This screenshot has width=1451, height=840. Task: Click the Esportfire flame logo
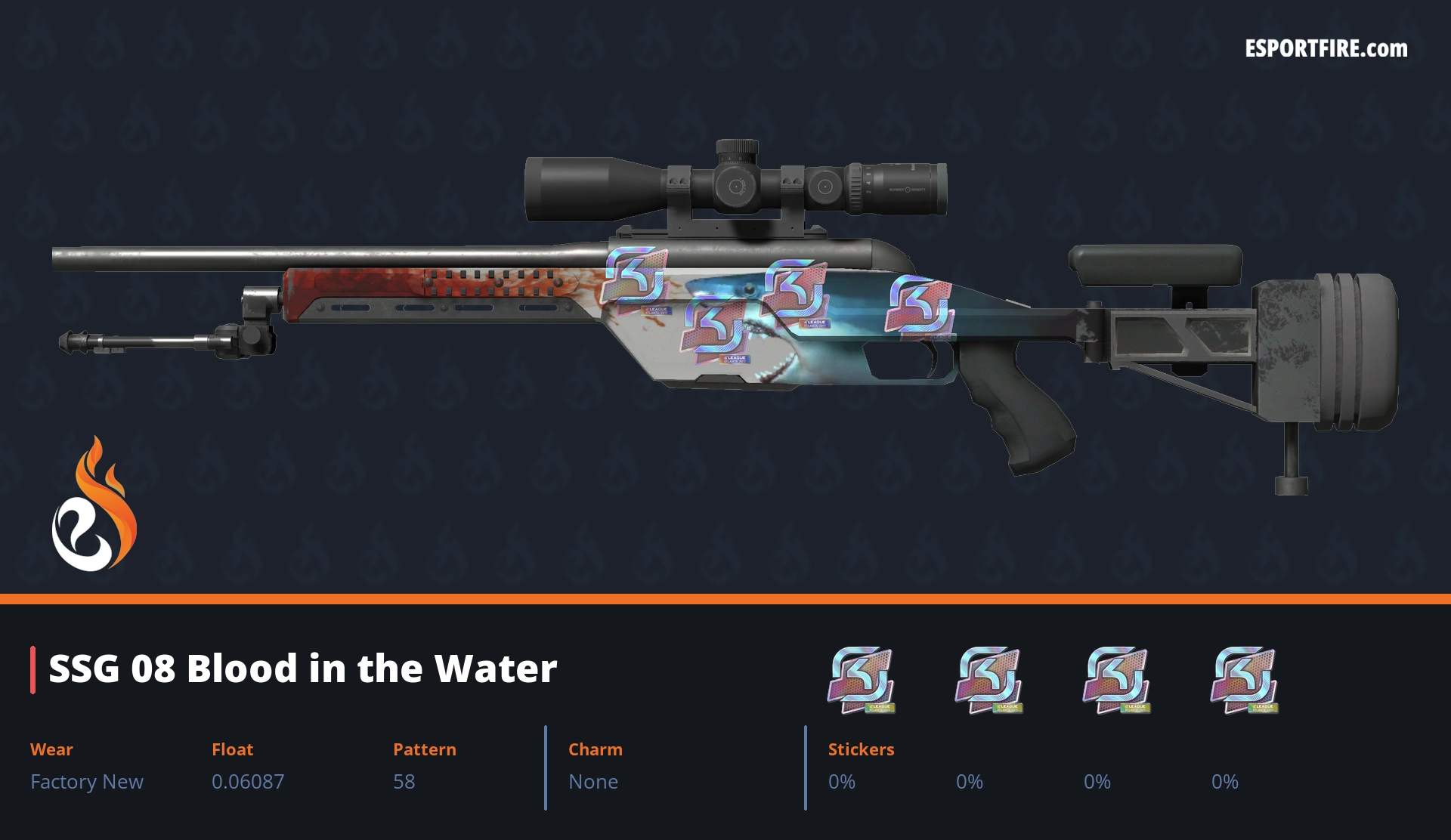pyautogui.click(x=94, y=506)
